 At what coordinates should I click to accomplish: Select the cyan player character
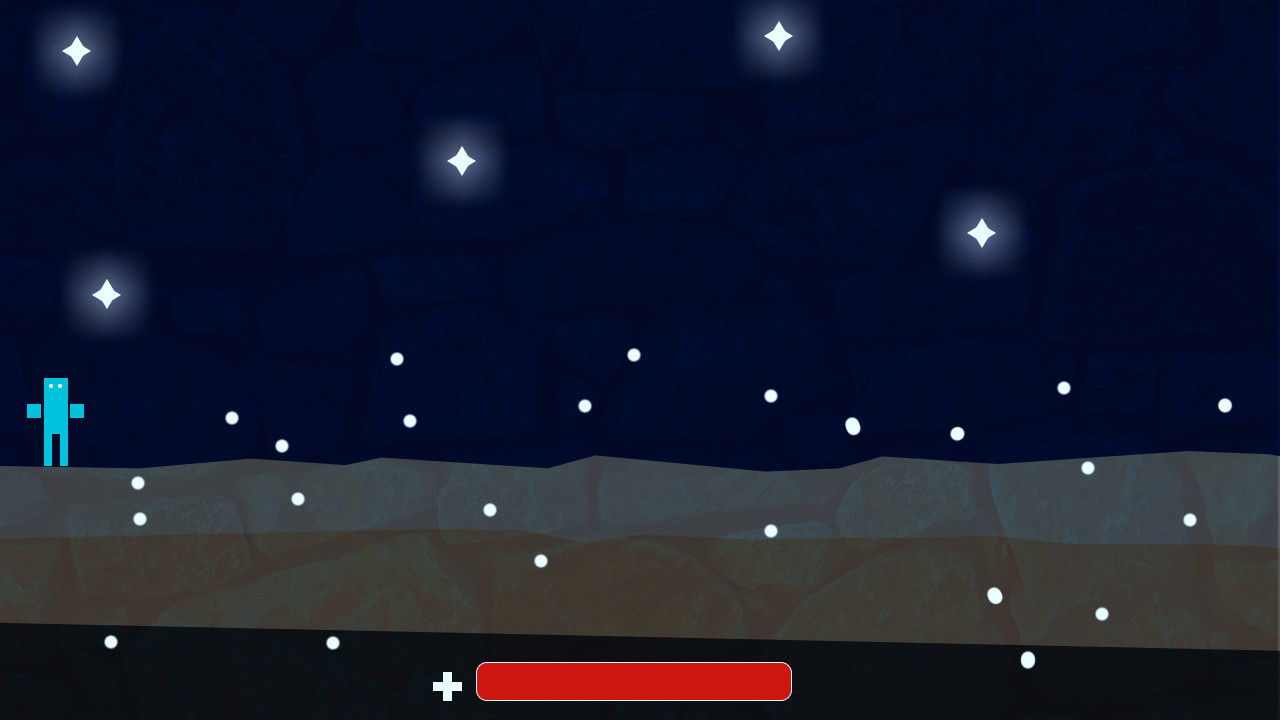[x=56, y=420]
